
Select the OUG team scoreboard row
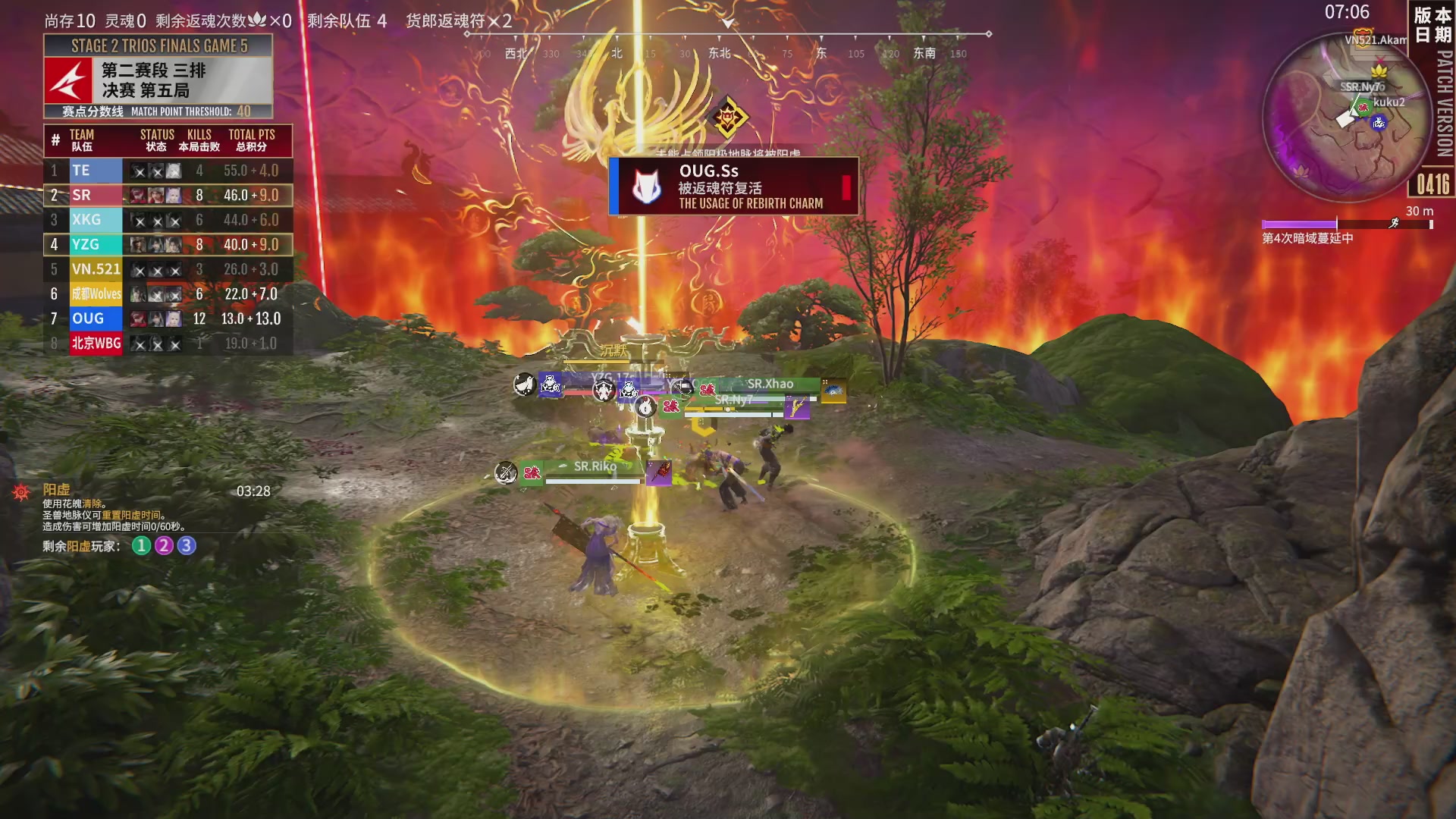pyautogui.click(x=168, y=318)
